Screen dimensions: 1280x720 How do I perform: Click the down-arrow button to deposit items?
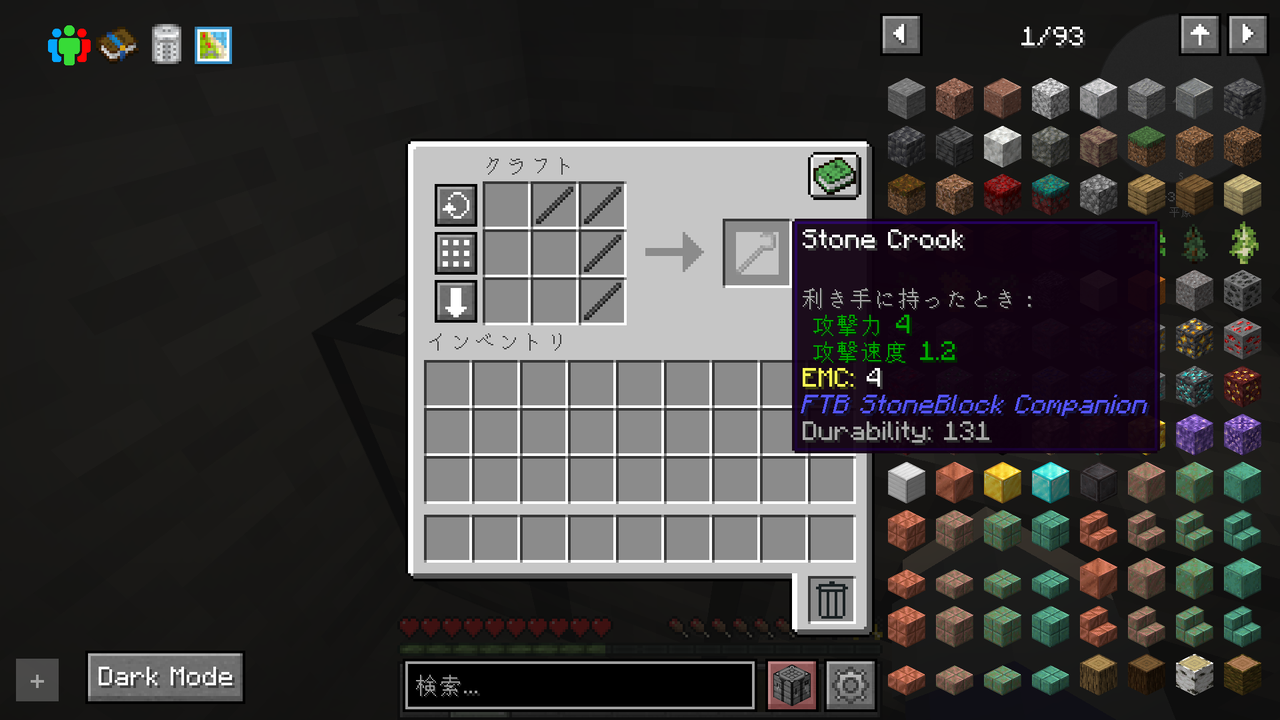[x=456, y=301]
